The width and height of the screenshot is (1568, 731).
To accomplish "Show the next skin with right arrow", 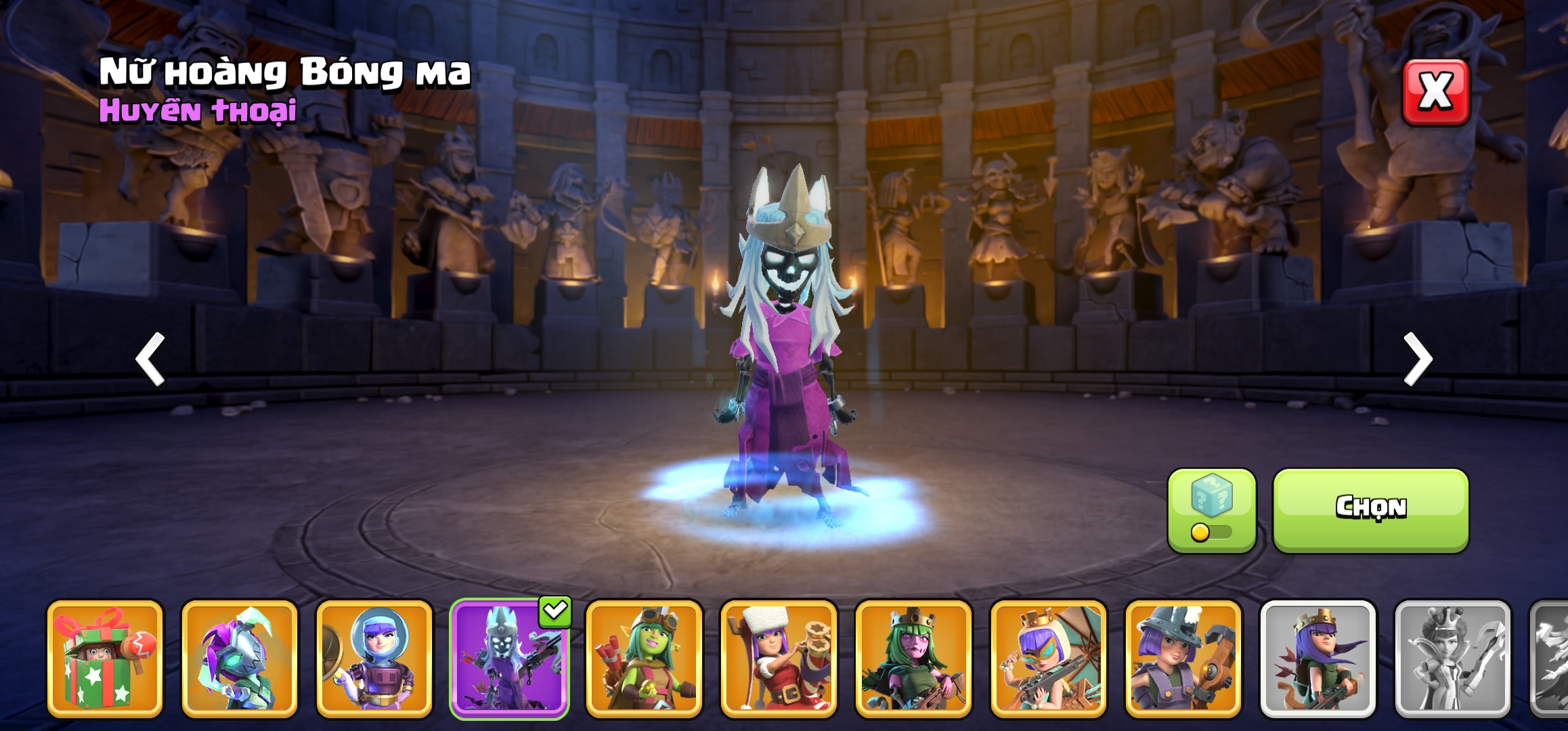I will 1417,359.
